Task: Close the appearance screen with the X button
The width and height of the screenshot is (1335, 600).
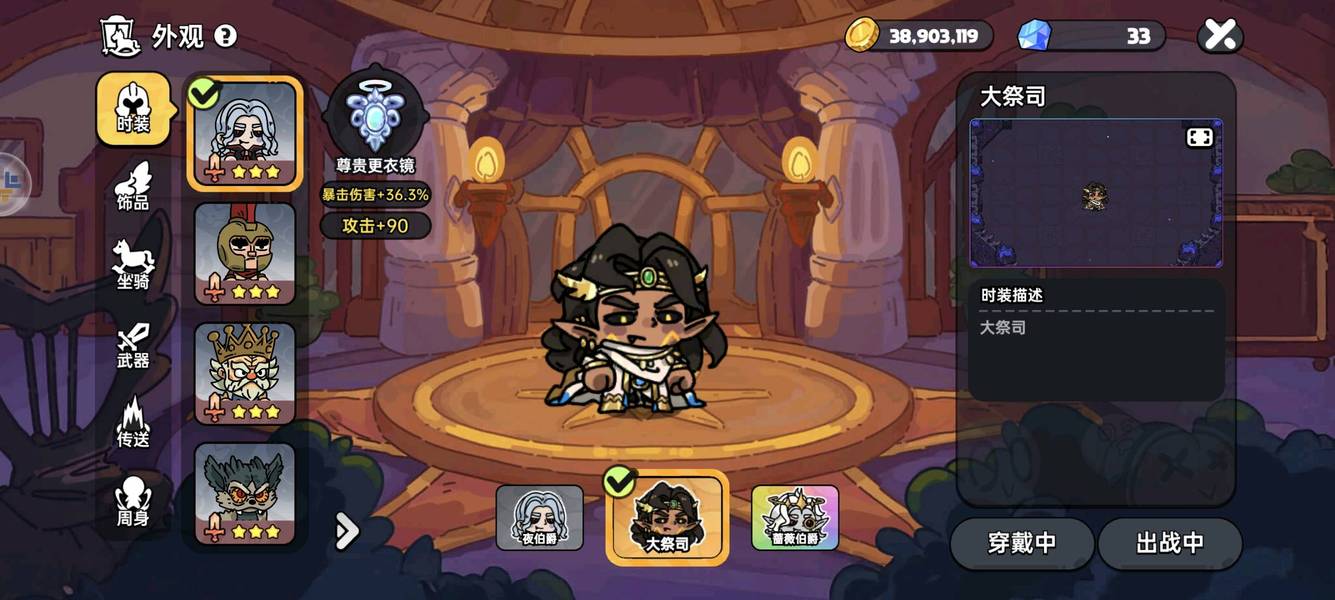Action: coord(1219,36)
